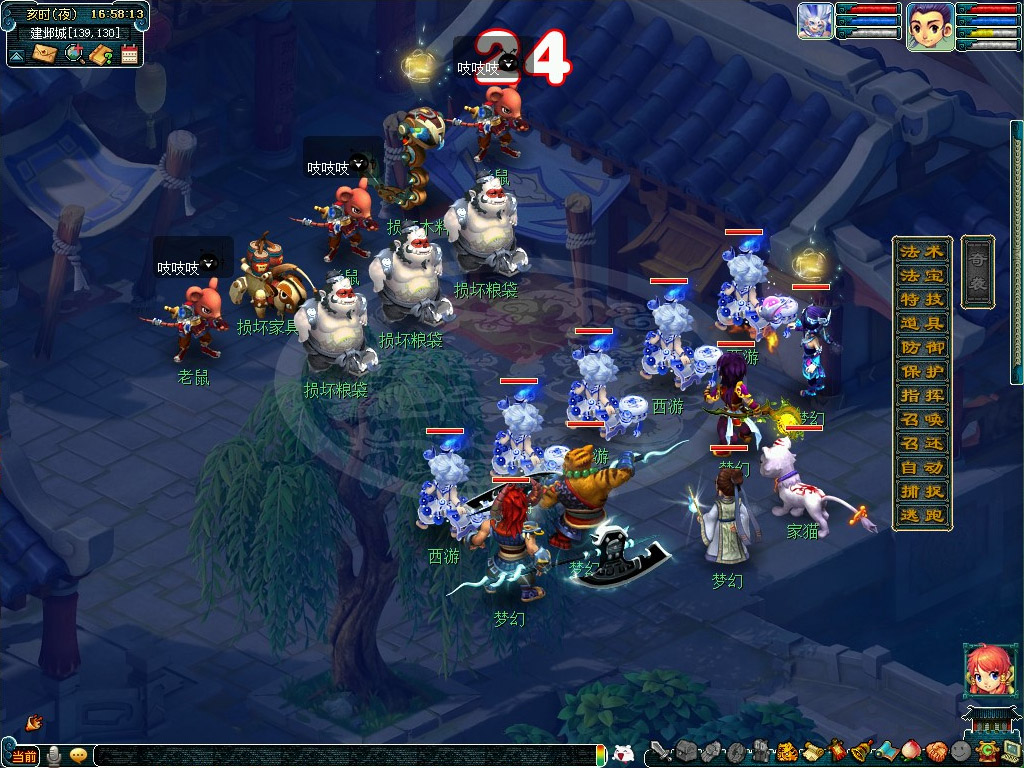Click the 当前 chat channel button
The height and width of the screenshot is (768, 1024).
(24, 755)
